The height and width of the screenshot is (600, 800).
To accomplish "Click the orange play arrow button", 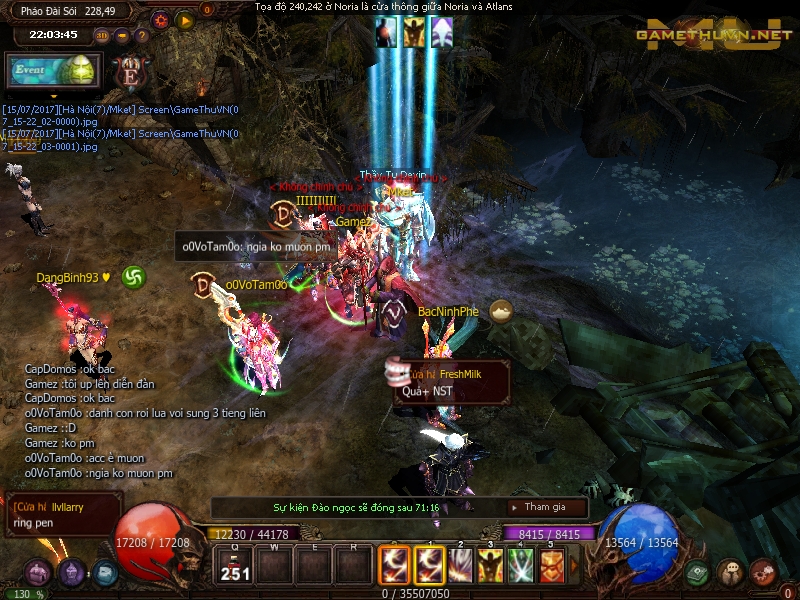I will point(185,19).
